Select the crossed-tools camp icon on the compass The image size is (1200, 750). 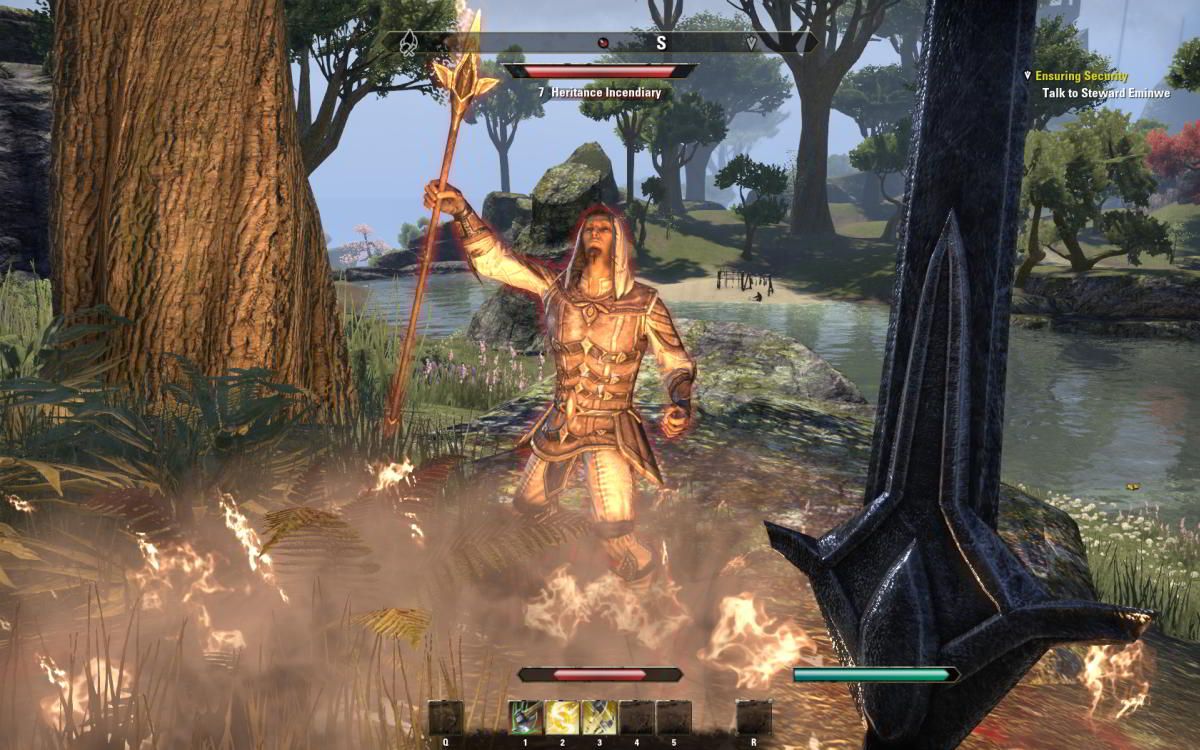408,43
